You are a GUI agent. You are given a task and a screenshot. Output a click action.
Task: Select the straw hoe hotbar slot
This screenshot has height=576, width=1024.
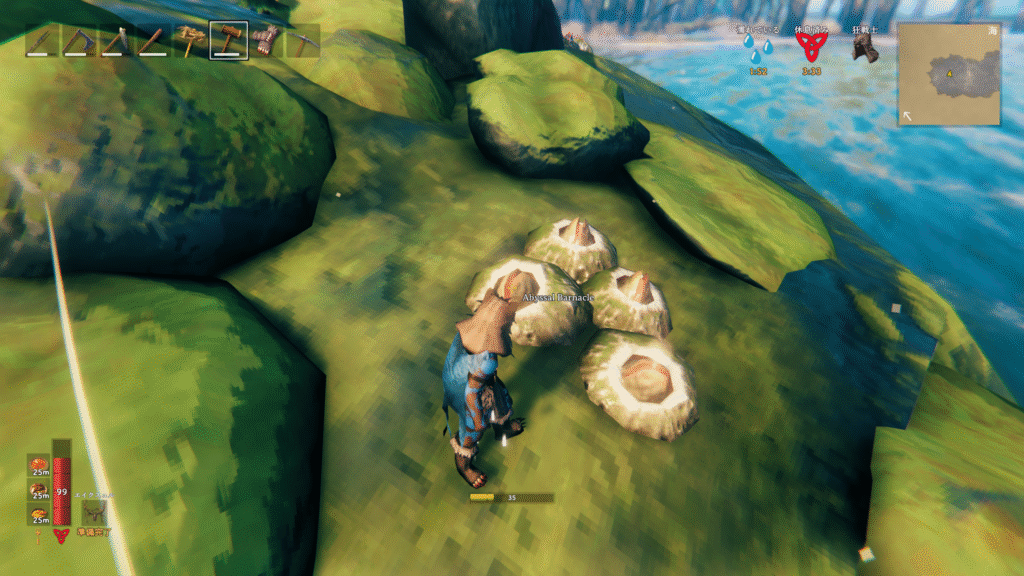point(192,41)
